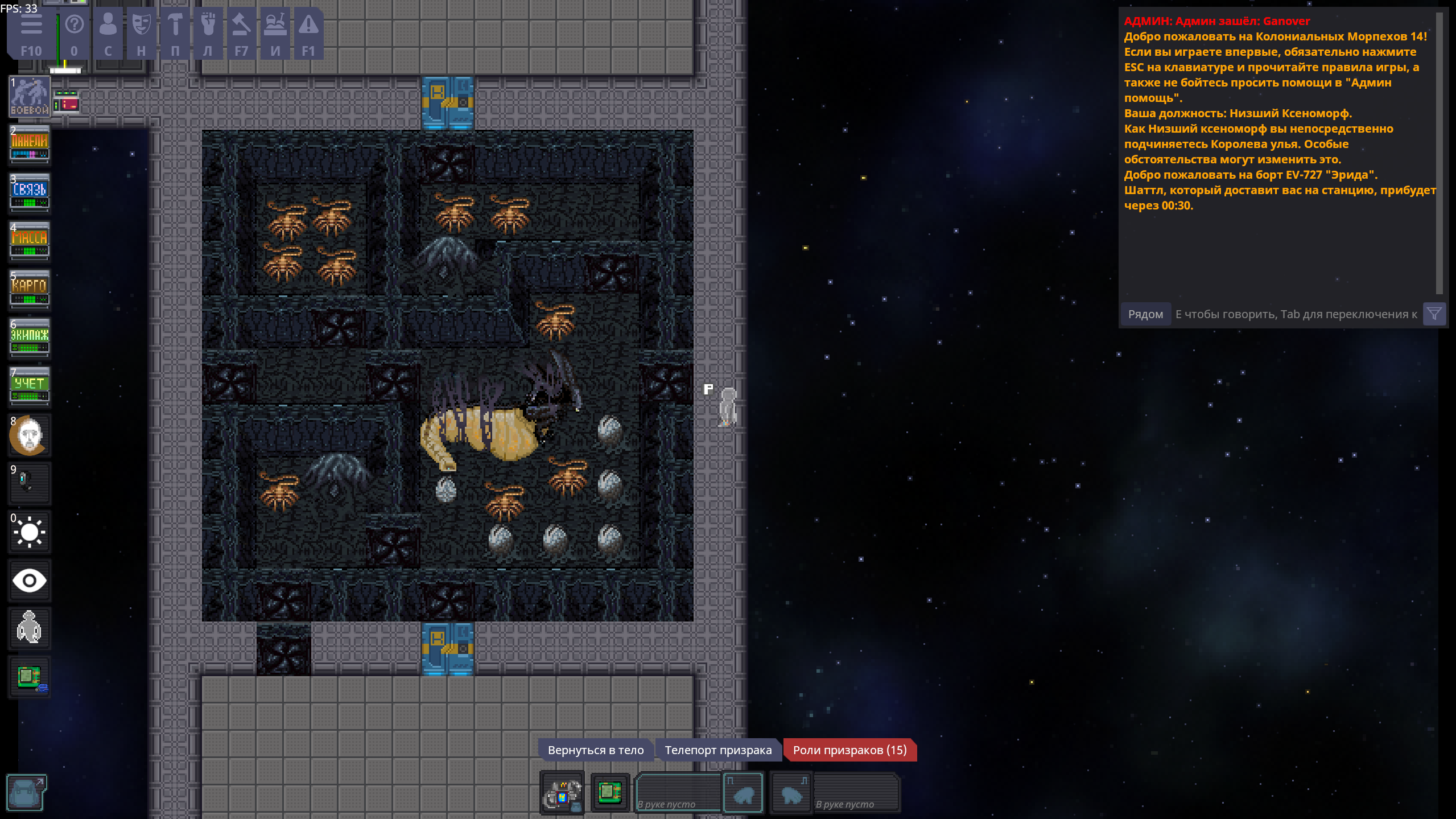Activate the orange 'ПАНЕЛИ' action slot

(30, 145)
